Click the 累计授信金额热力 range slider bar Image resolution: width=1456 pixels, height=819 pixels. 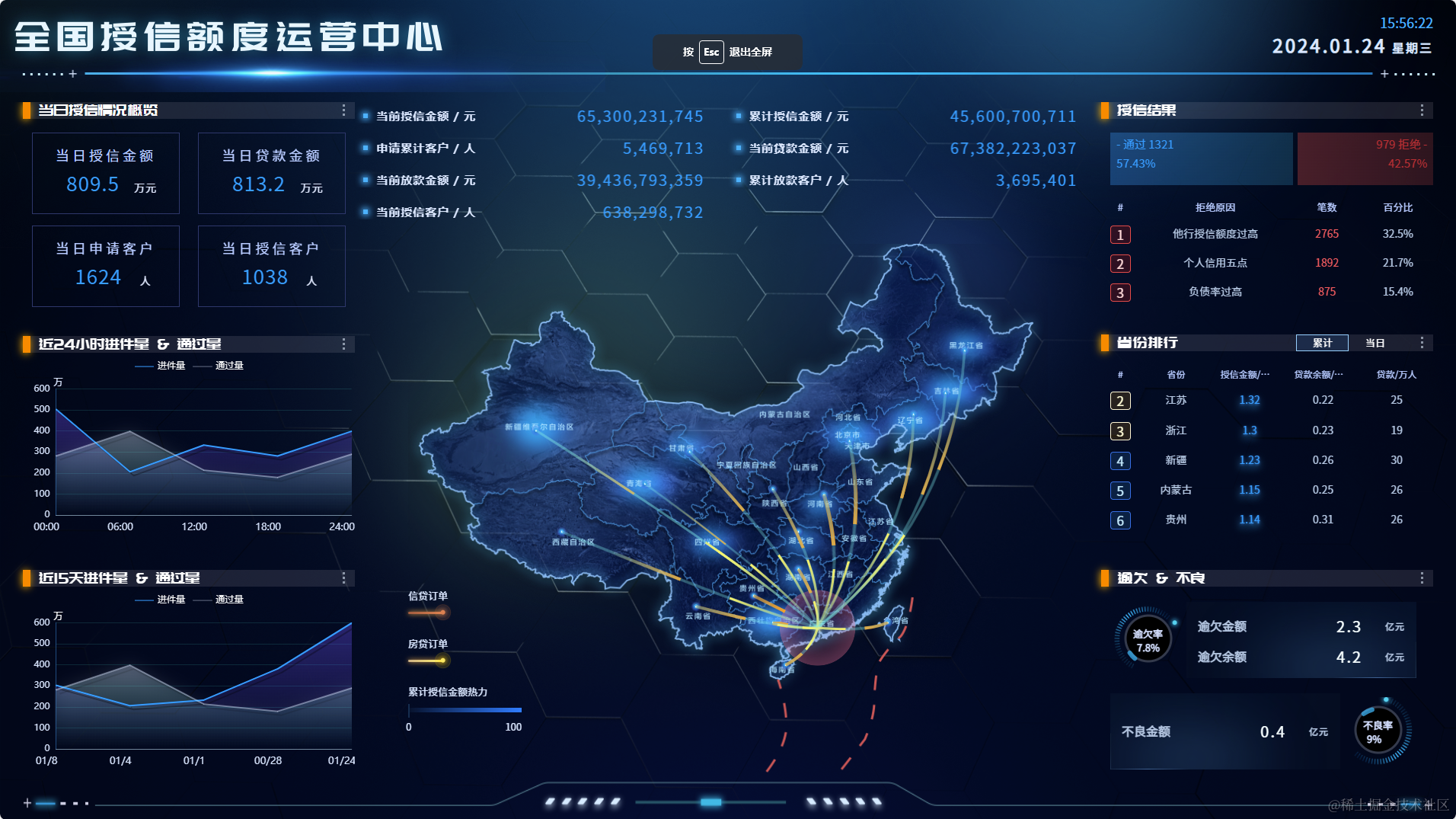(465, 709)
